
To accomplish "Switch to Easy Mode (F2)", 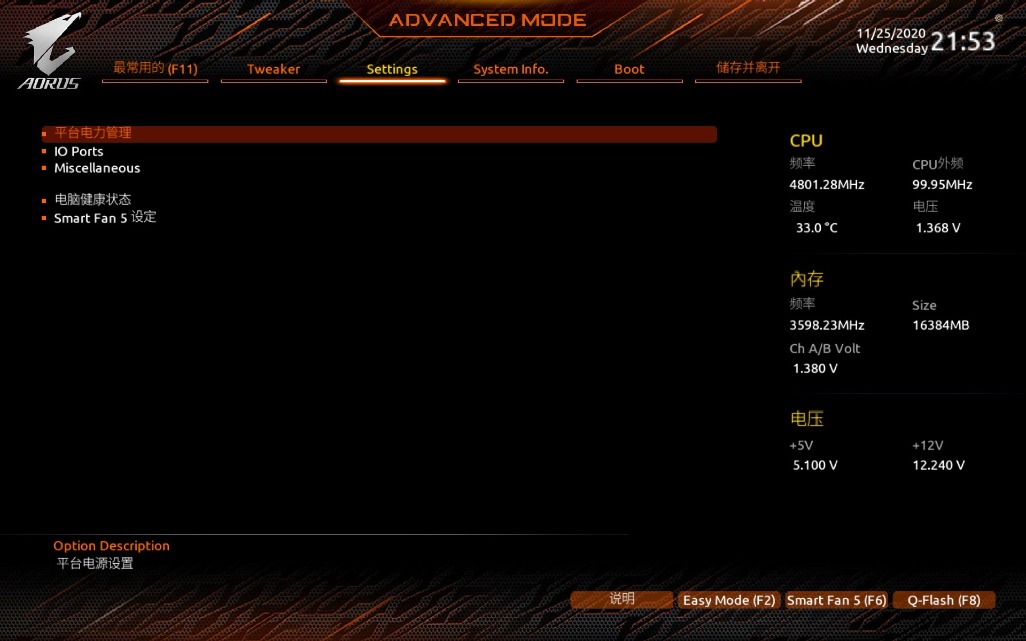I will click(x=729, y=600).
